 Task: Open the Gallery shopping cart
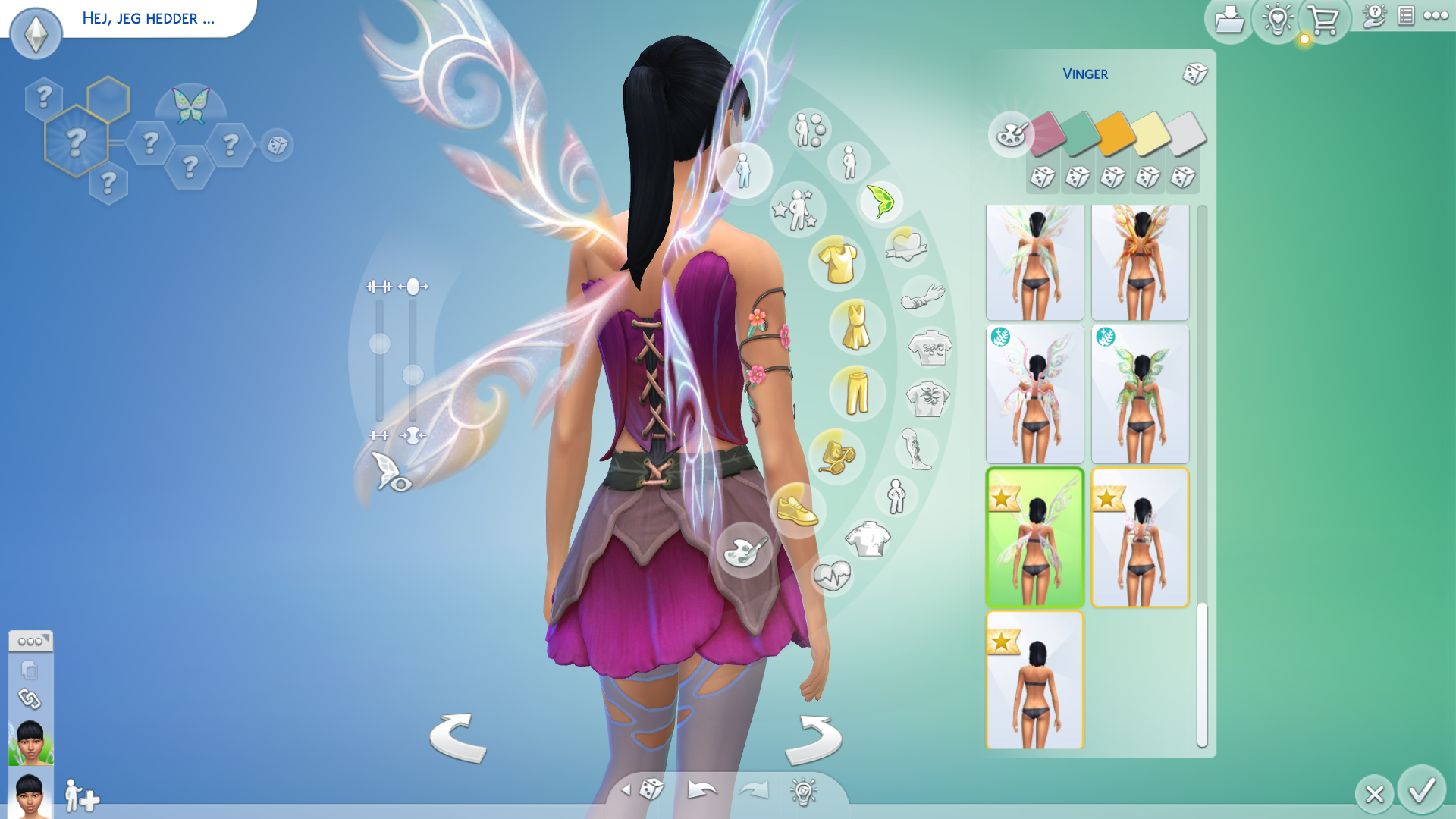pos(1324,20)
